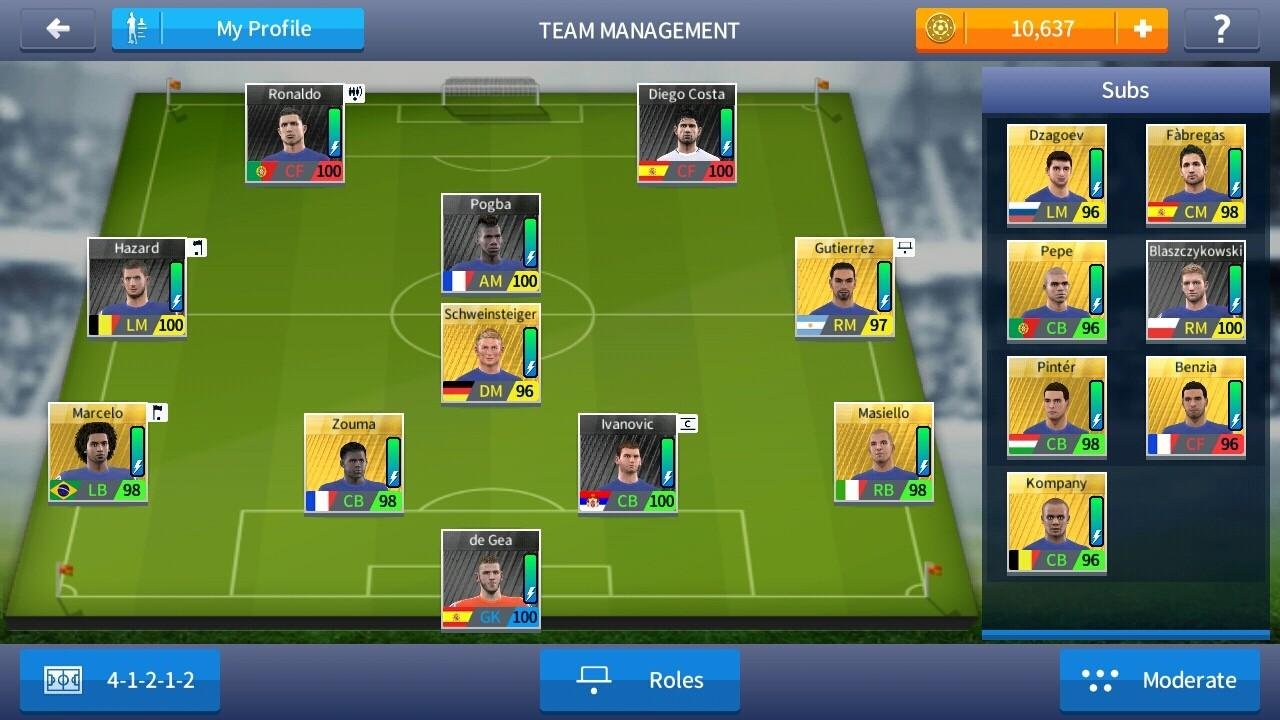
Task: Choose substitute Fàbregas's card
Action: pos(1195,174)
